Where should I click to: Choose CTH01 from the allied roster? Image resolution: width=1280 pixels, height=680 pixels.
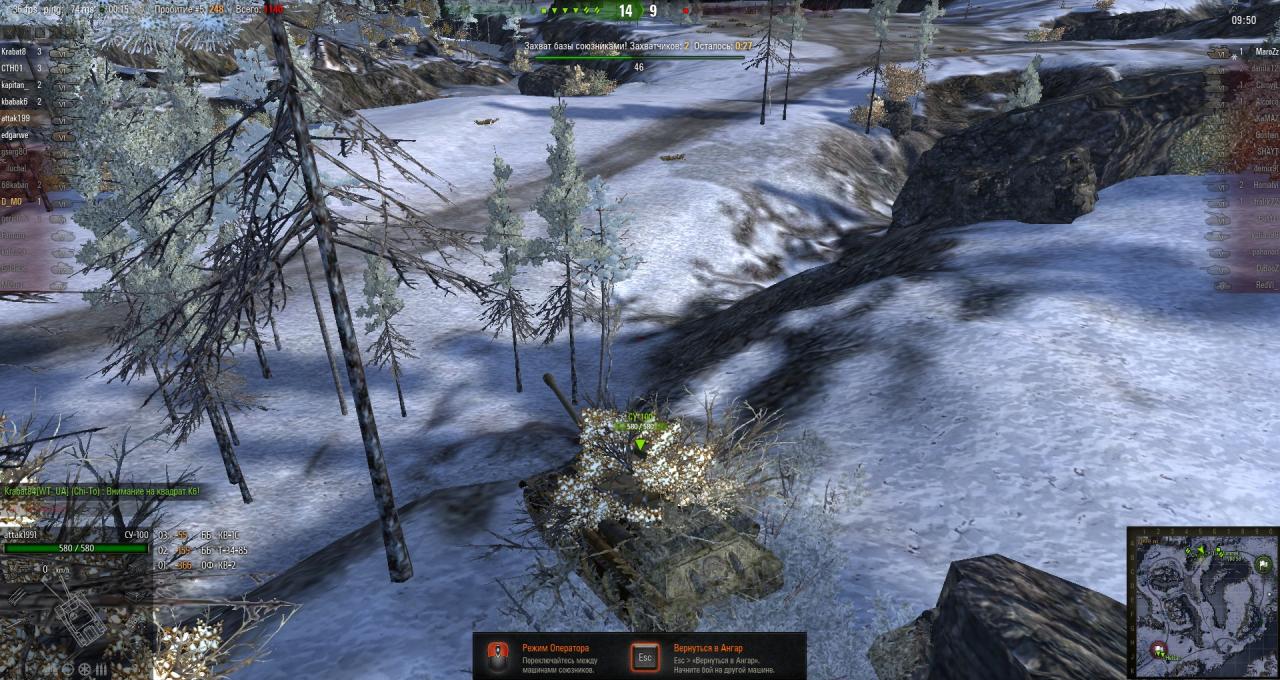pyautogui.click(x=13, y=68)
